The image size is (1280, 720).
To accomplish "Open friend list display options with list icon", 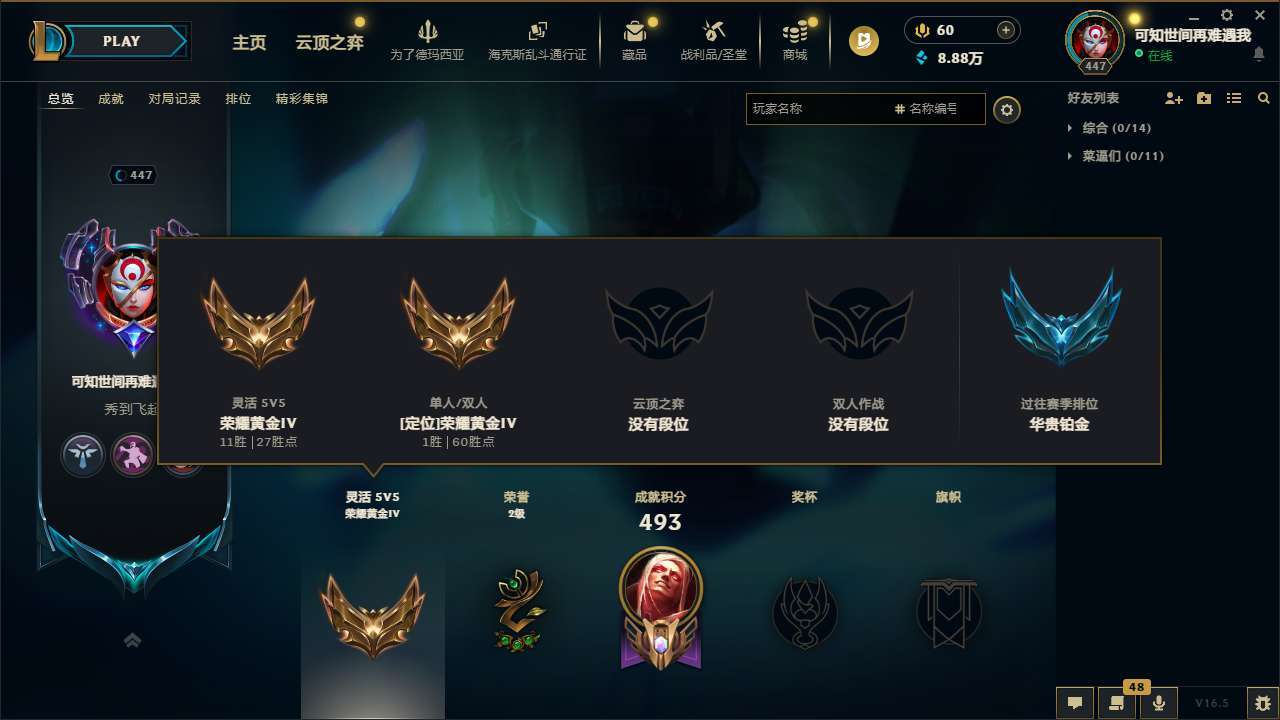I will coord(1233,98).
